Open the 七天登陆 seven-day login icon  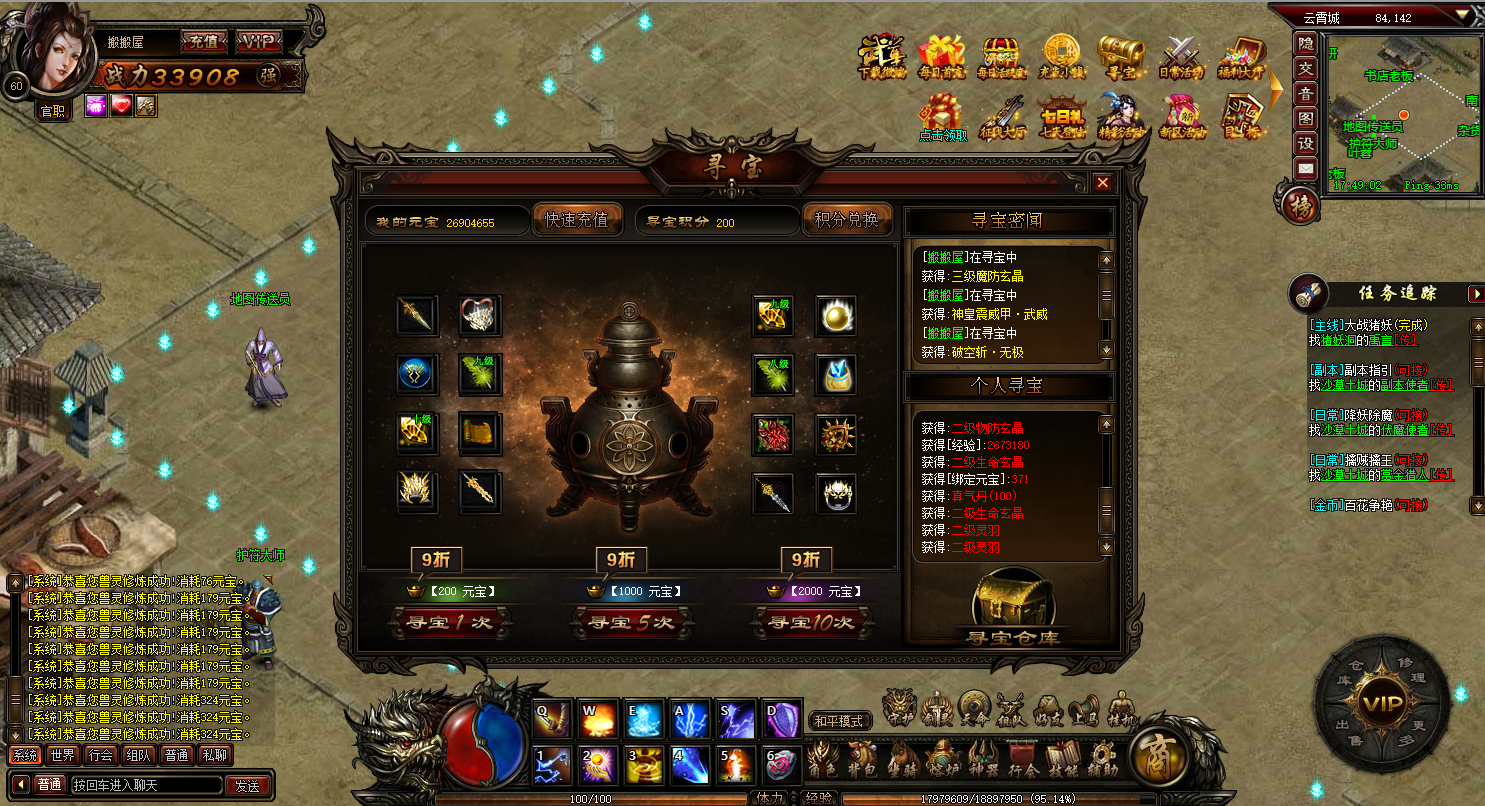pyautogui.click(x=1061, y=116)
